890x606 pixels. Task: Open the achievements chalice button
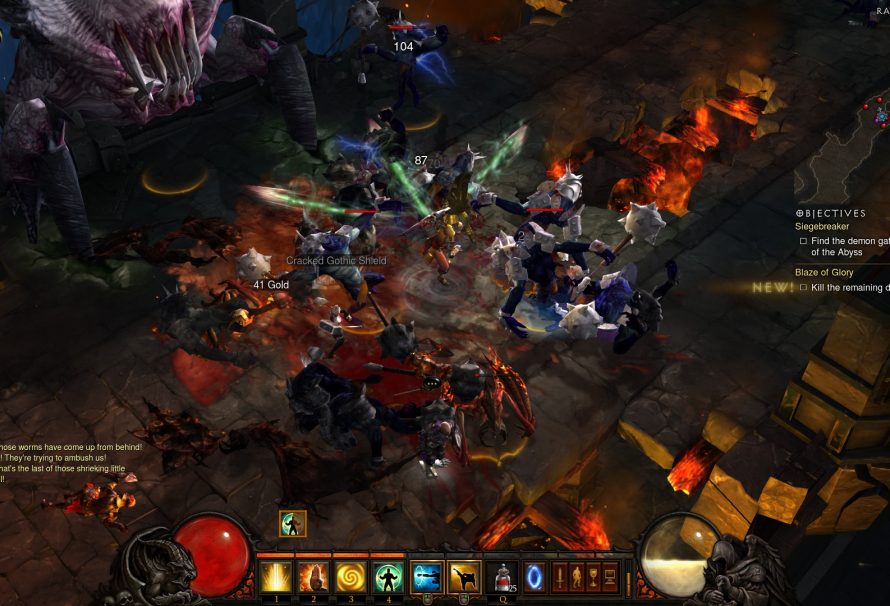pos(592,578)
